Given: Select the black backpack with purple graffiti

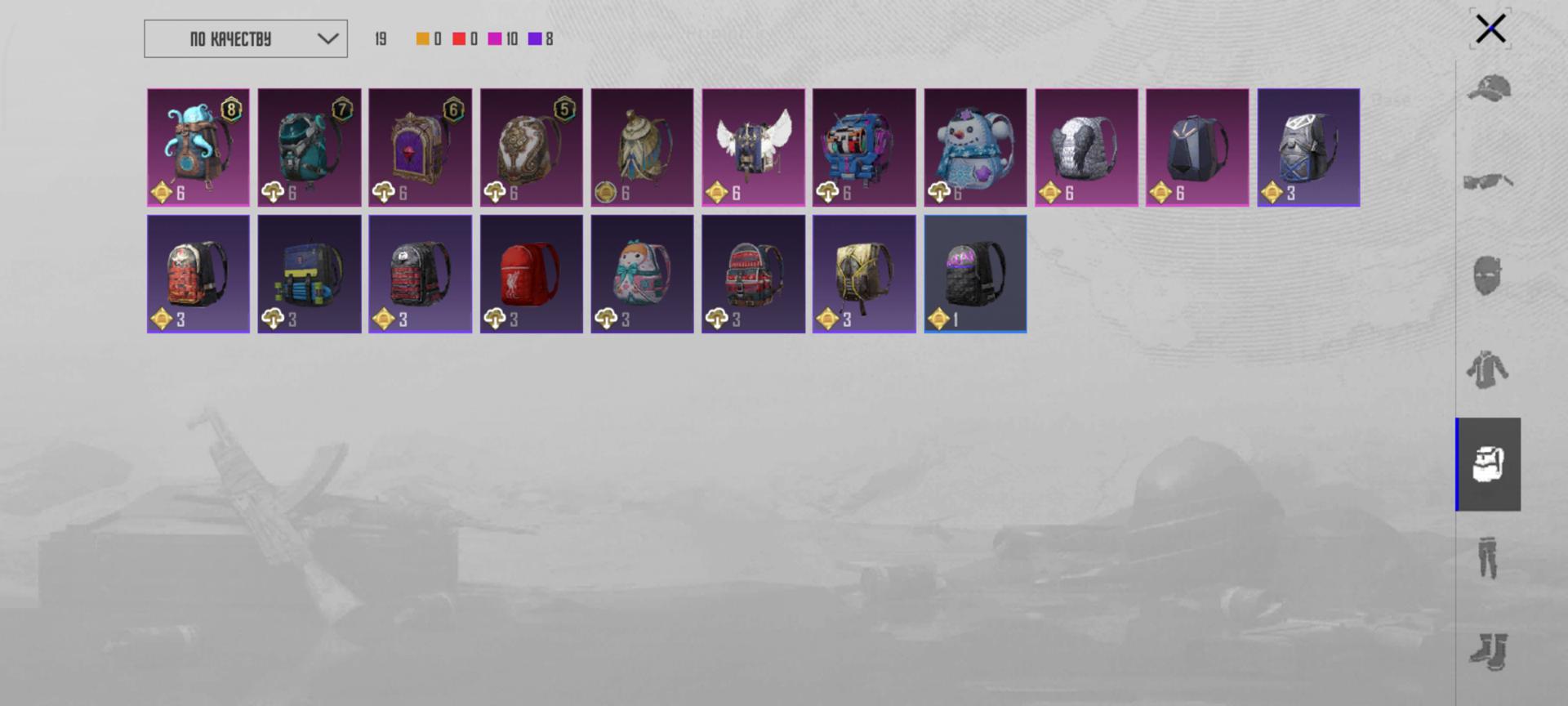Looking at the screenshot, I should pos(975,274).
